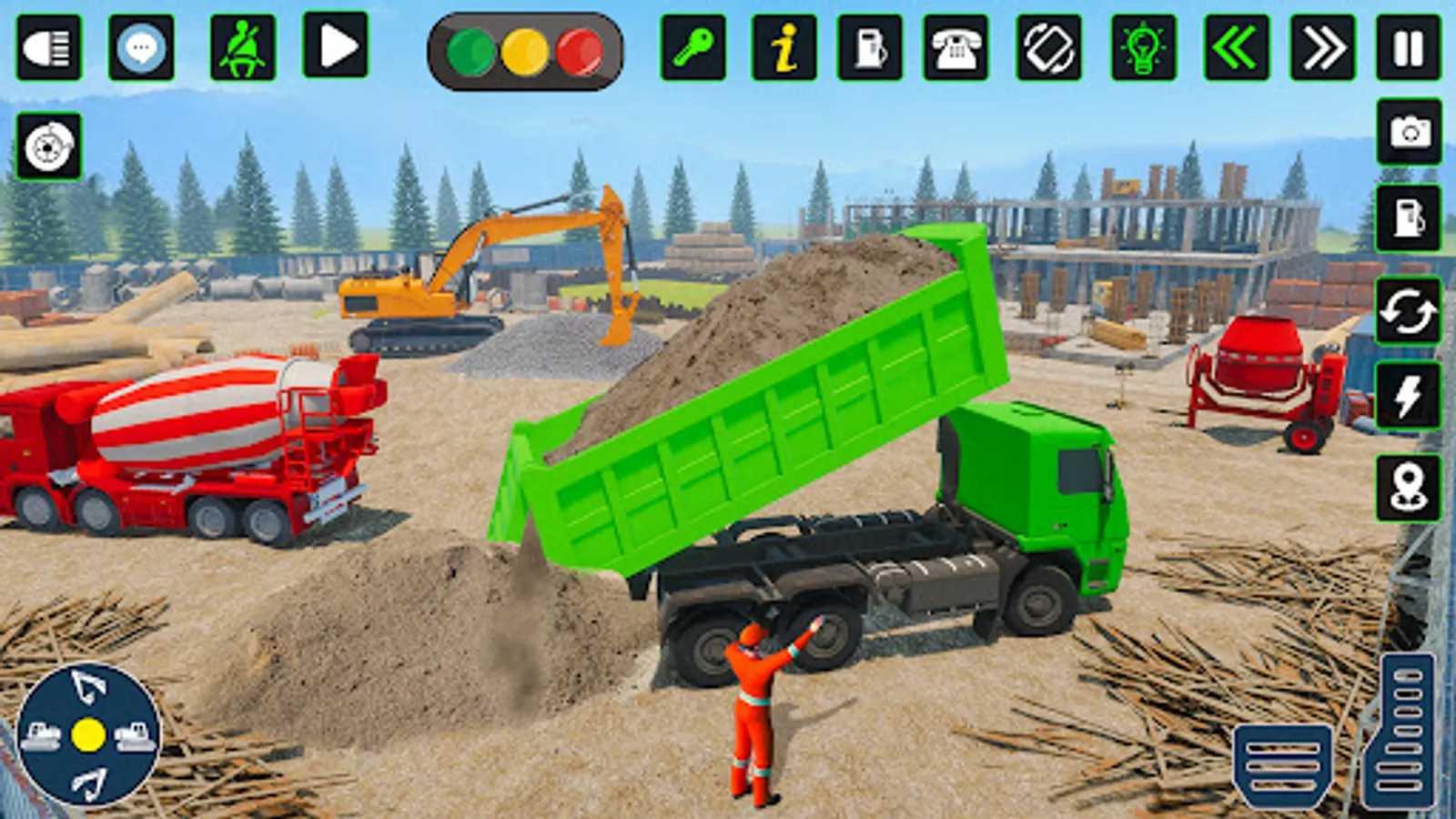The width and height of the screenshot is (1456, 819).
Task: Click the fuel pump icon in the top bar
Action: (869, 50)
